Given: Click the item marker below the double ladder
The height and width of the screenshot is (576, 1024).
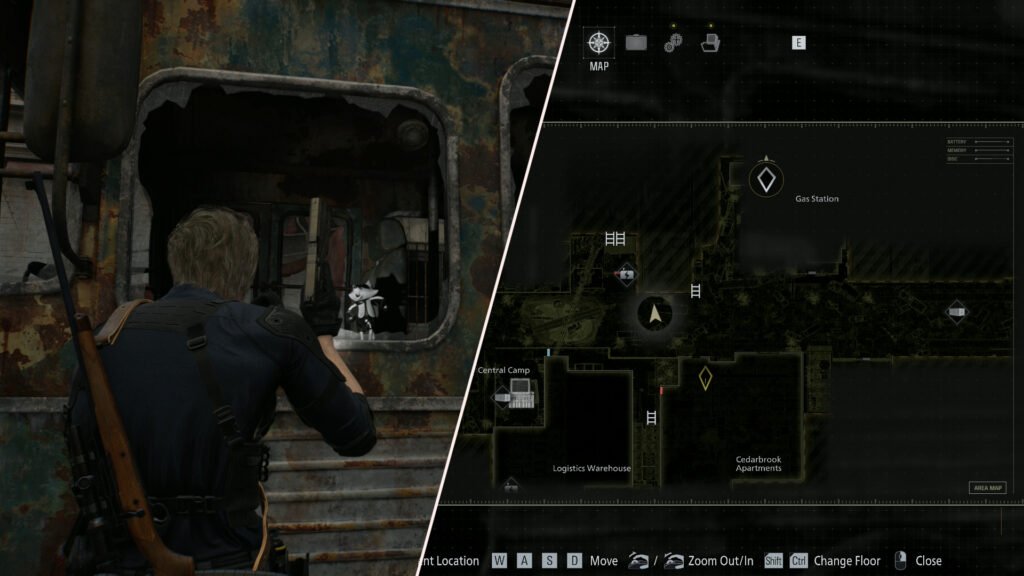Looking at the screenshot, I should tap(626, 272).
